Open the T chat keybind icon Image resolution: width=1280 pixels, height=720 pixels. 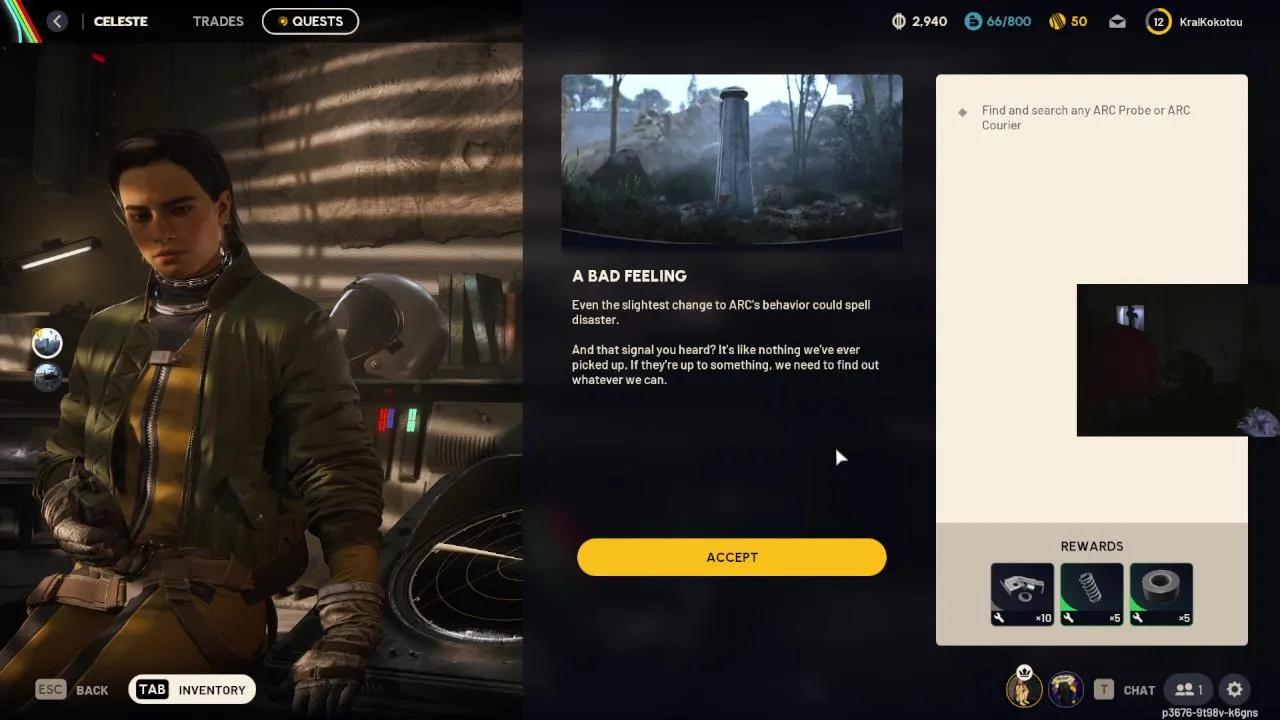[1104, 689]
